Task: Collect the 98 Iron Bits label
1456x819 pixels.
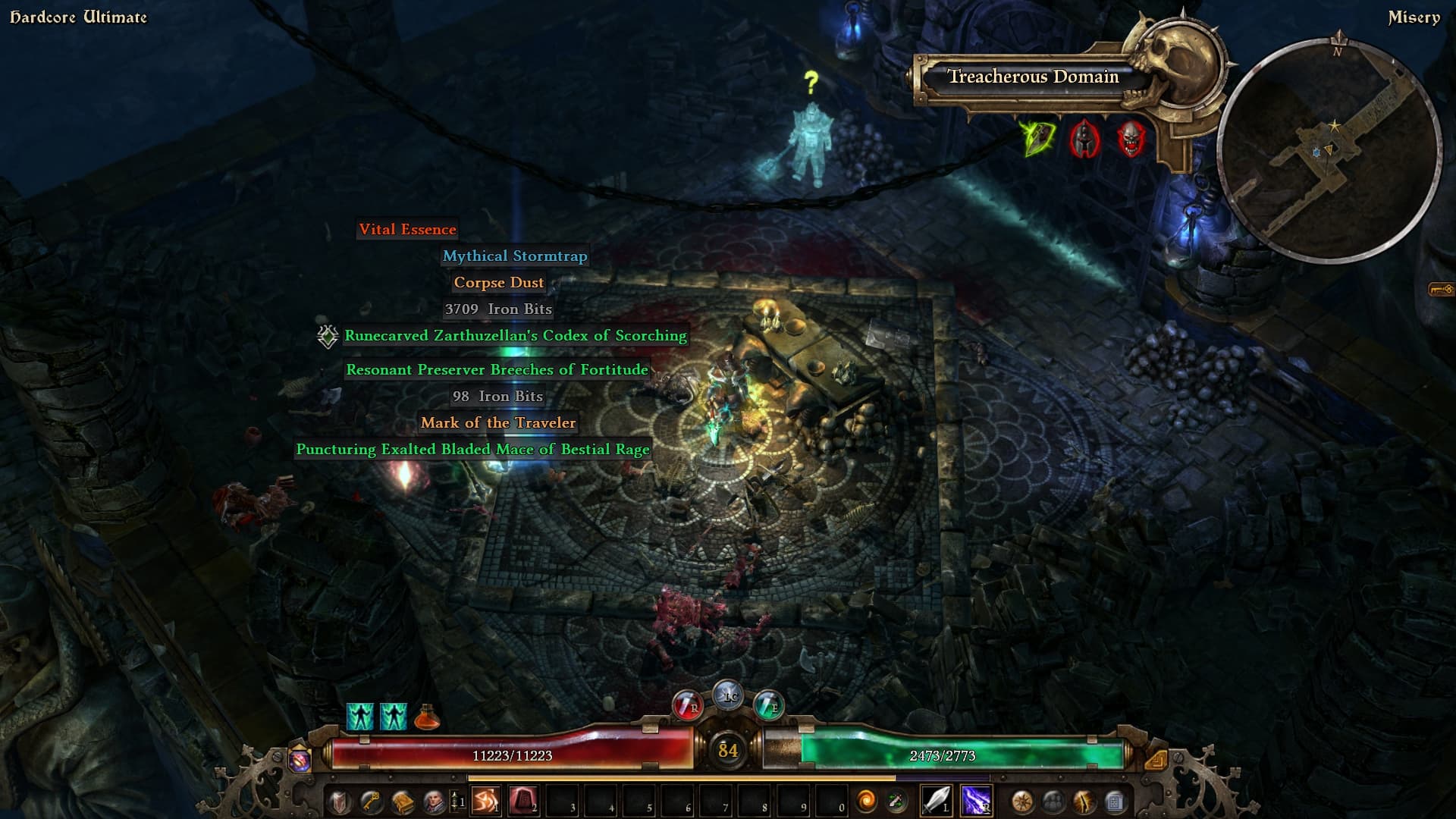Action: pyautogui.click(x=497, y=397)
